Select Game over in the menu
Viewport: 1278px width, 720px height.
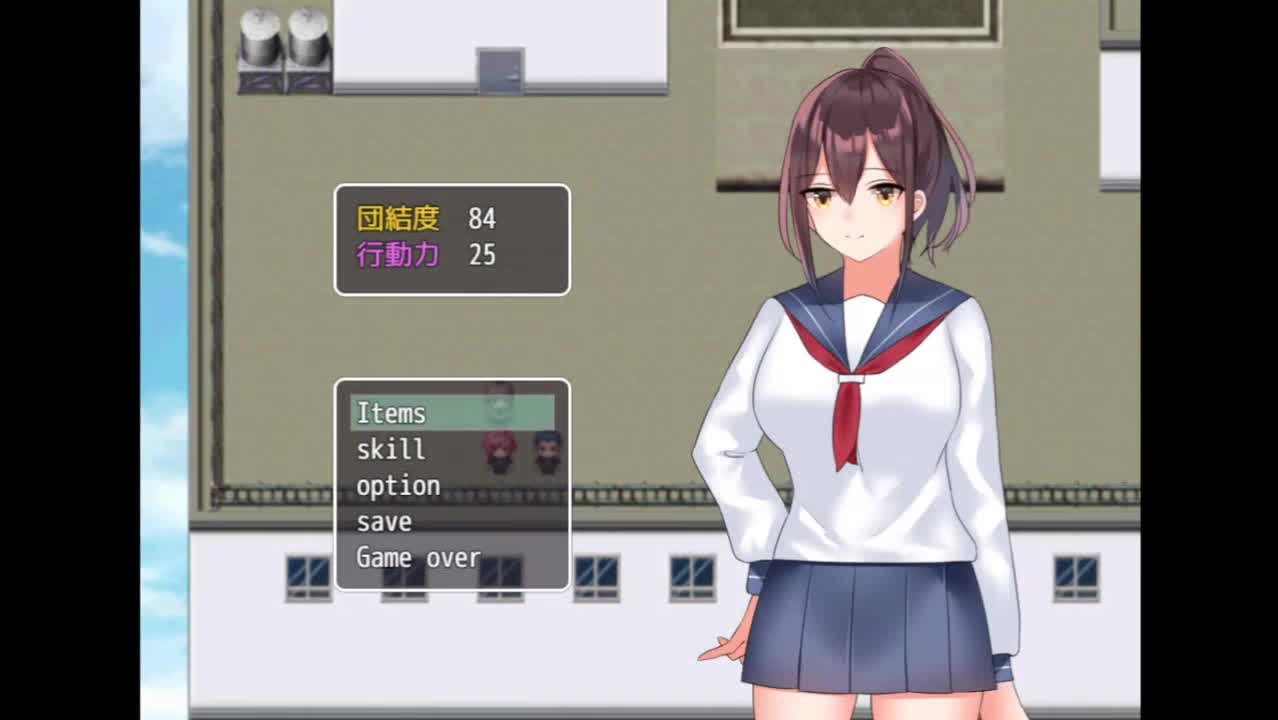[x=418, y=557]
